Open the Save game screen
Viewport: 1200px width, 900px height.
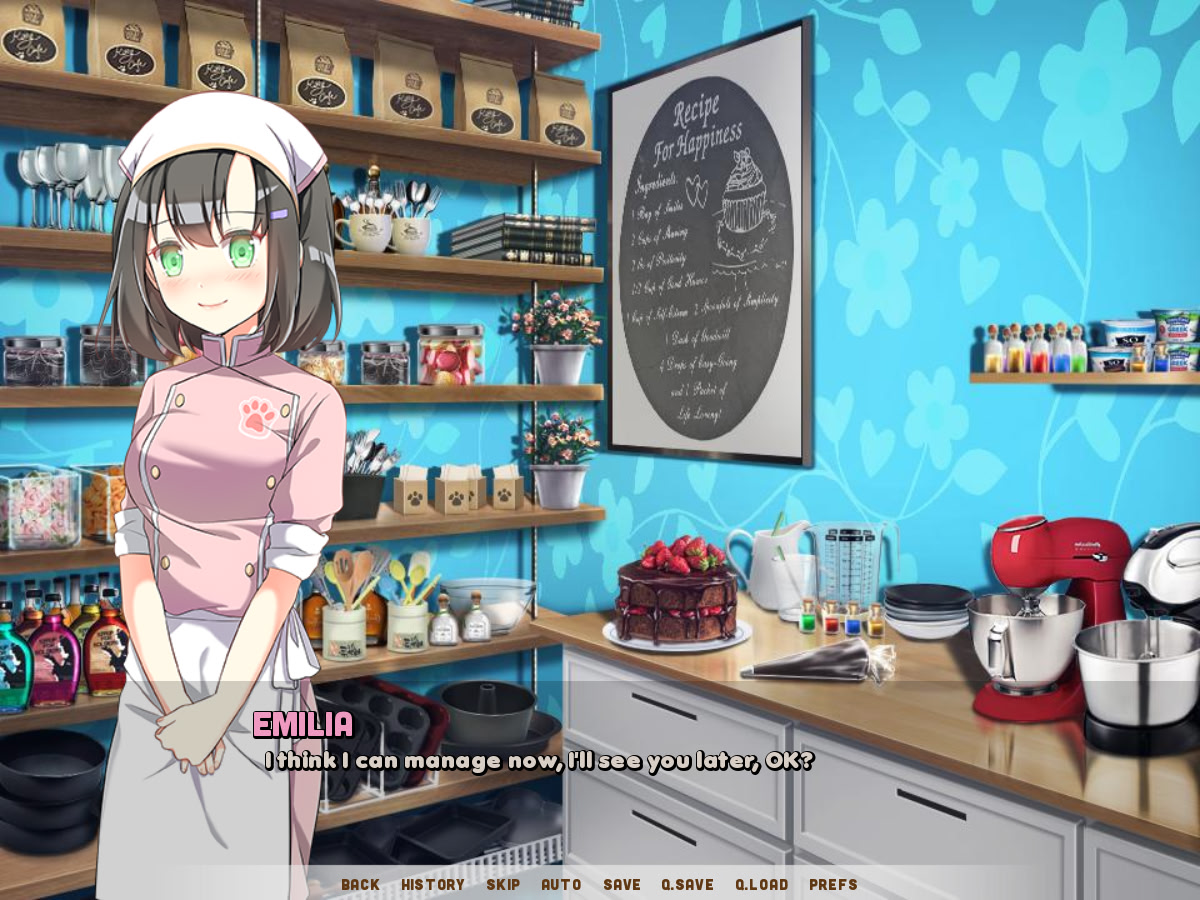coord(622,884)
